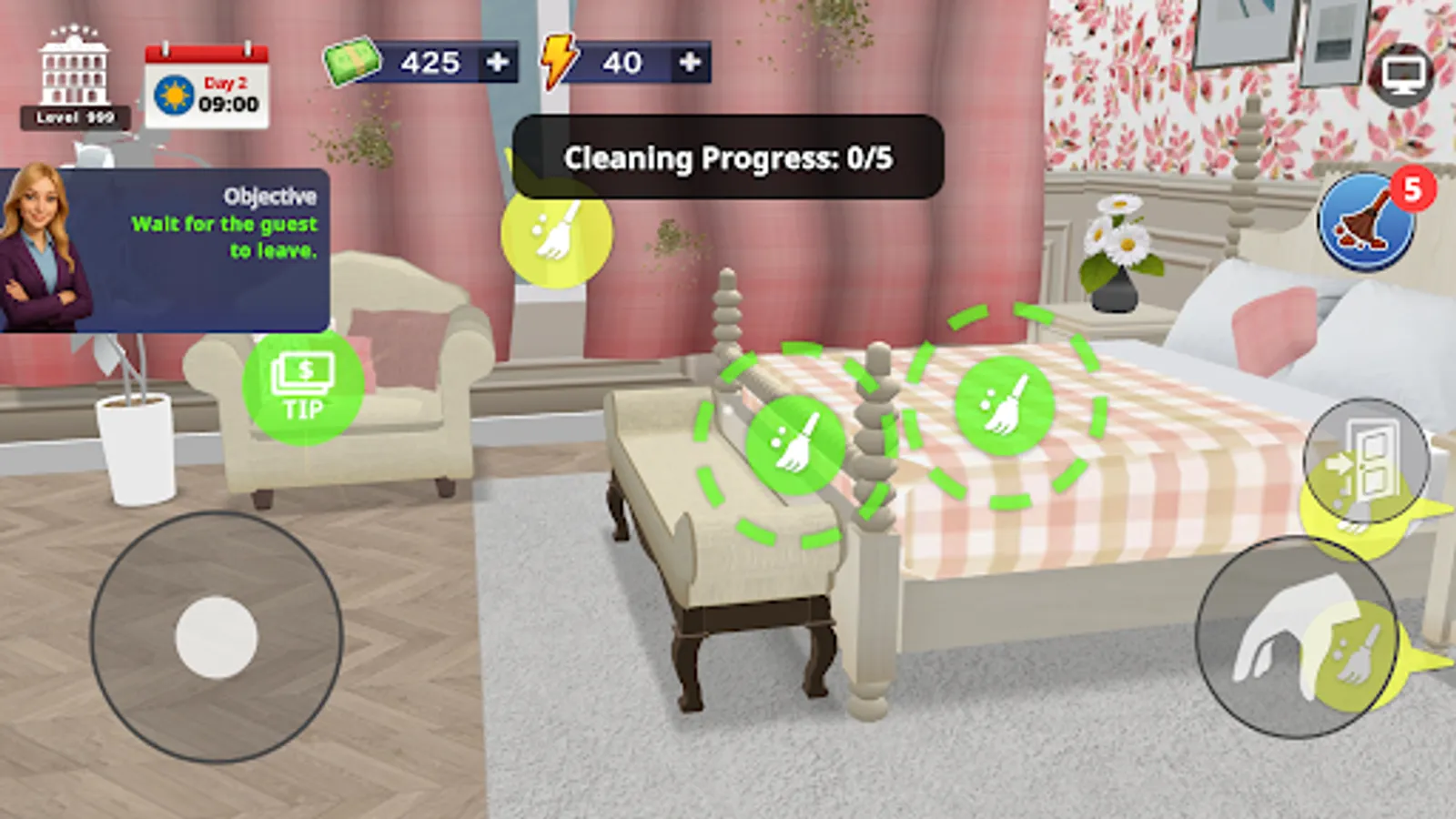Tap the monitor icon in the top right corner
This screenshot has width=1456, height=819.
1402,73
